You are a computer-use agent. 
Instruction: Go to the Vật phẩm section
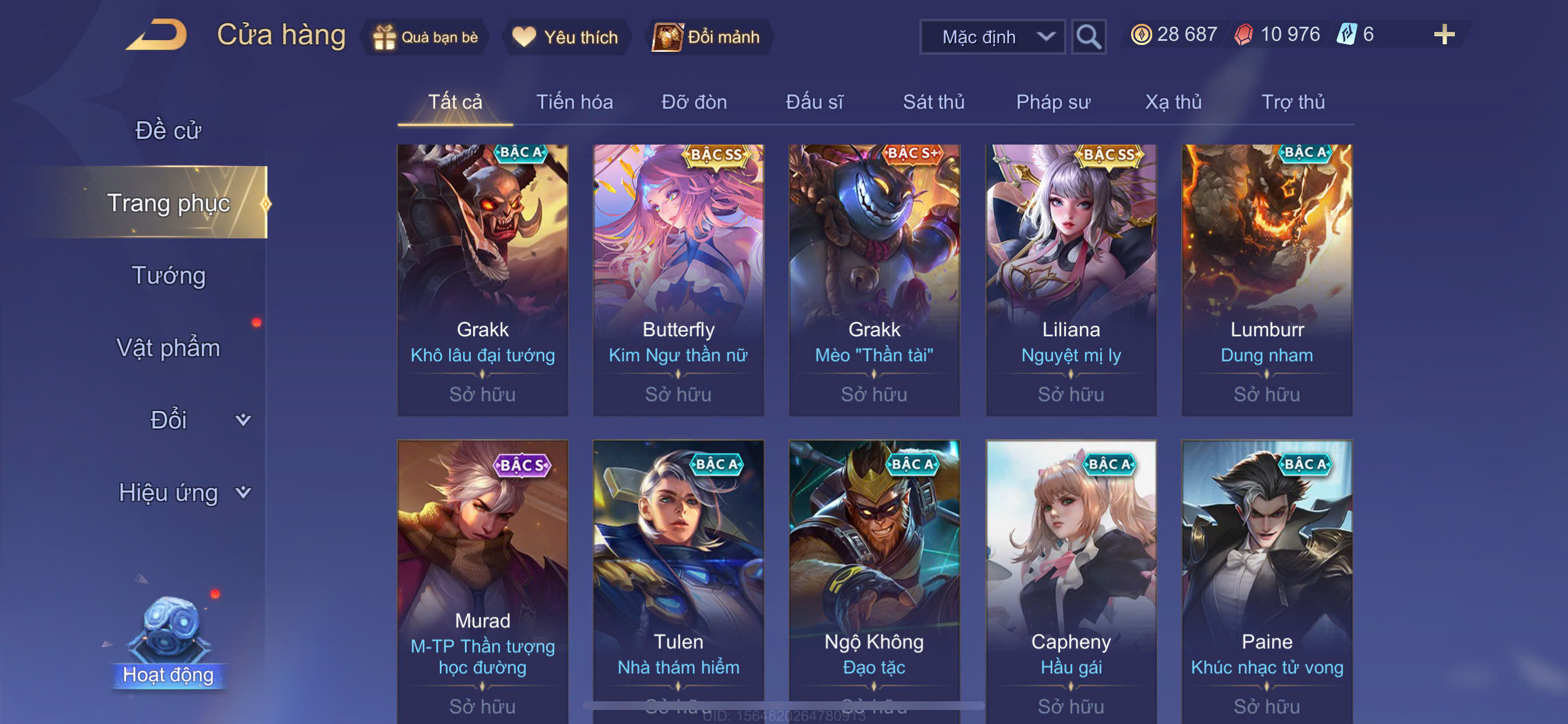(x=168, y=348)
